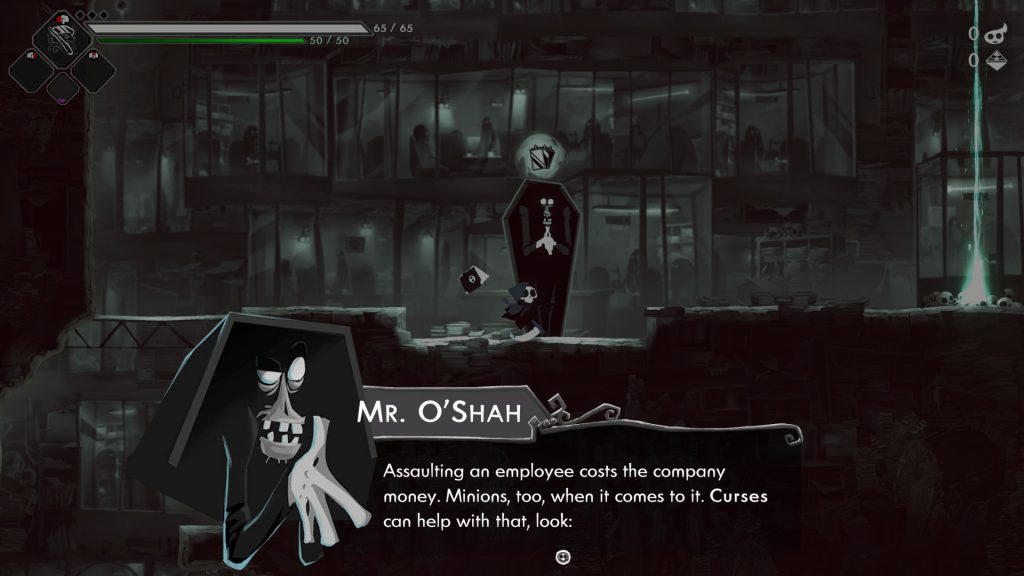The image size is (1024, 576).
Task: Click the Prismium diamond currency icon
Action: [995, 61]
